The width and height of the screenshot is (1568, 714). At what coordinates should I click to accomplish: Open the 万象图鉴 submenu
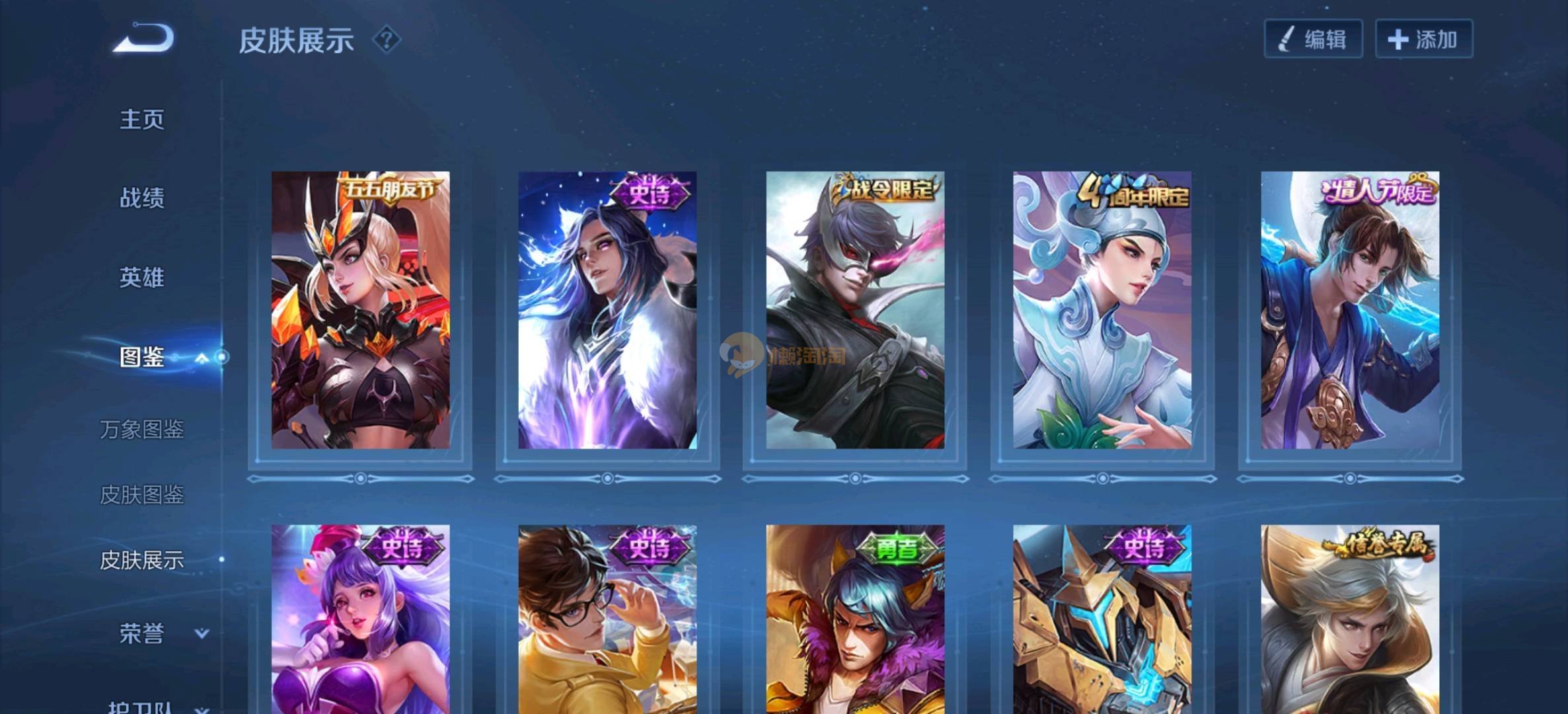(x=141, y=430)
